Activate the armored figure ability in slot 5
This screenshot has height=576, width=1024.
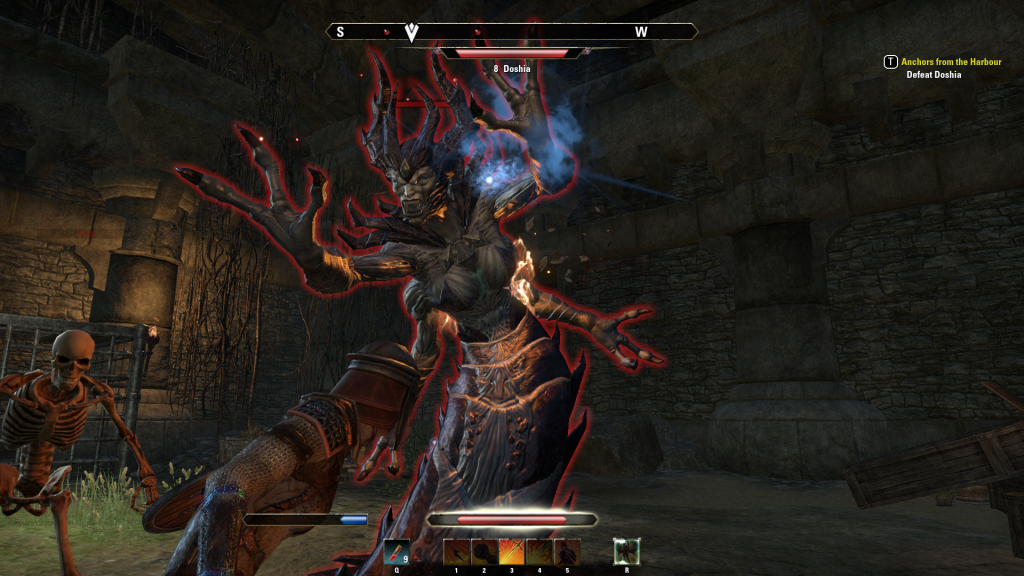pos(567,552)
